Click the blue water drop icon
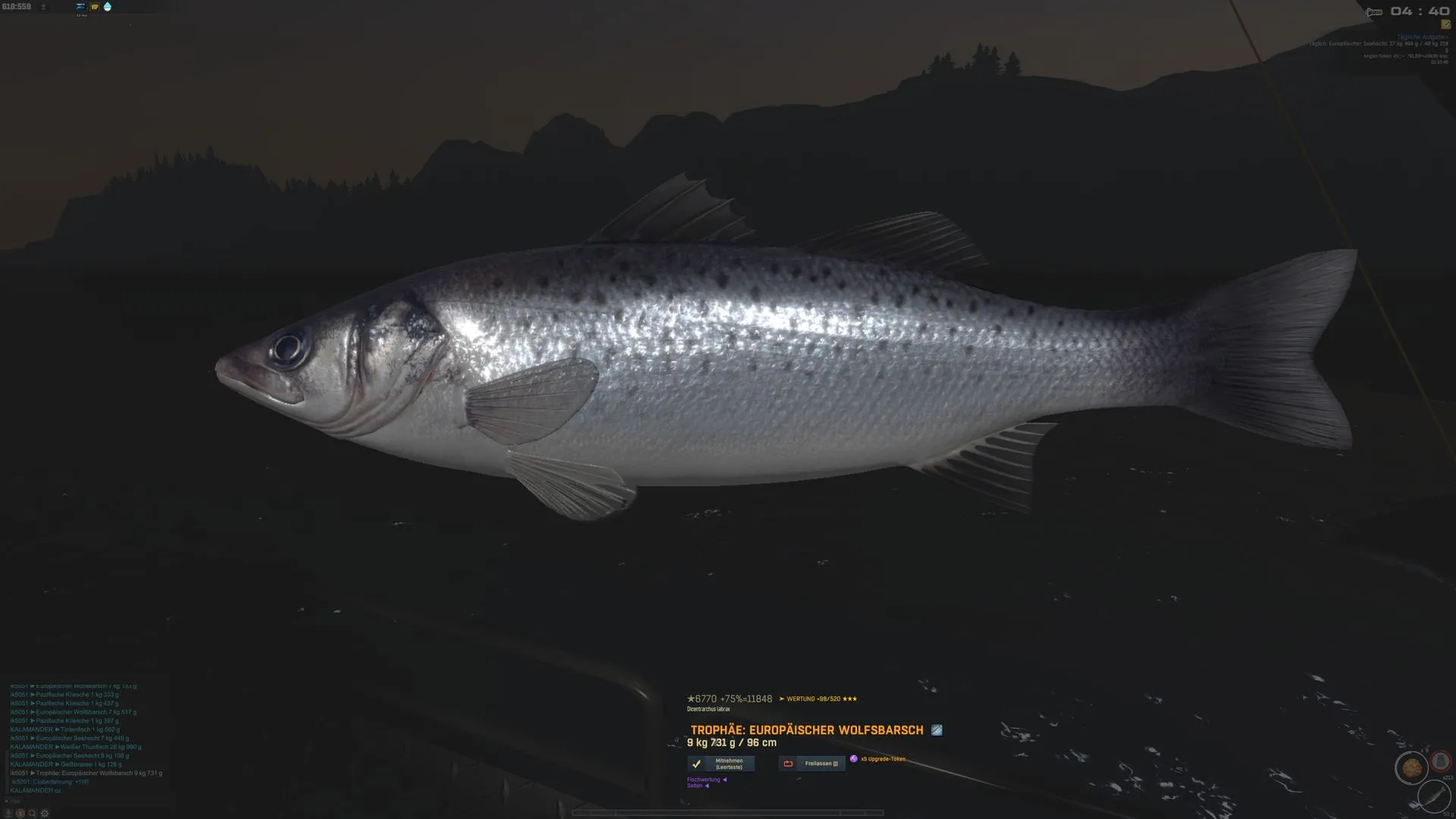1456x819 pixels. coord(107,7)
